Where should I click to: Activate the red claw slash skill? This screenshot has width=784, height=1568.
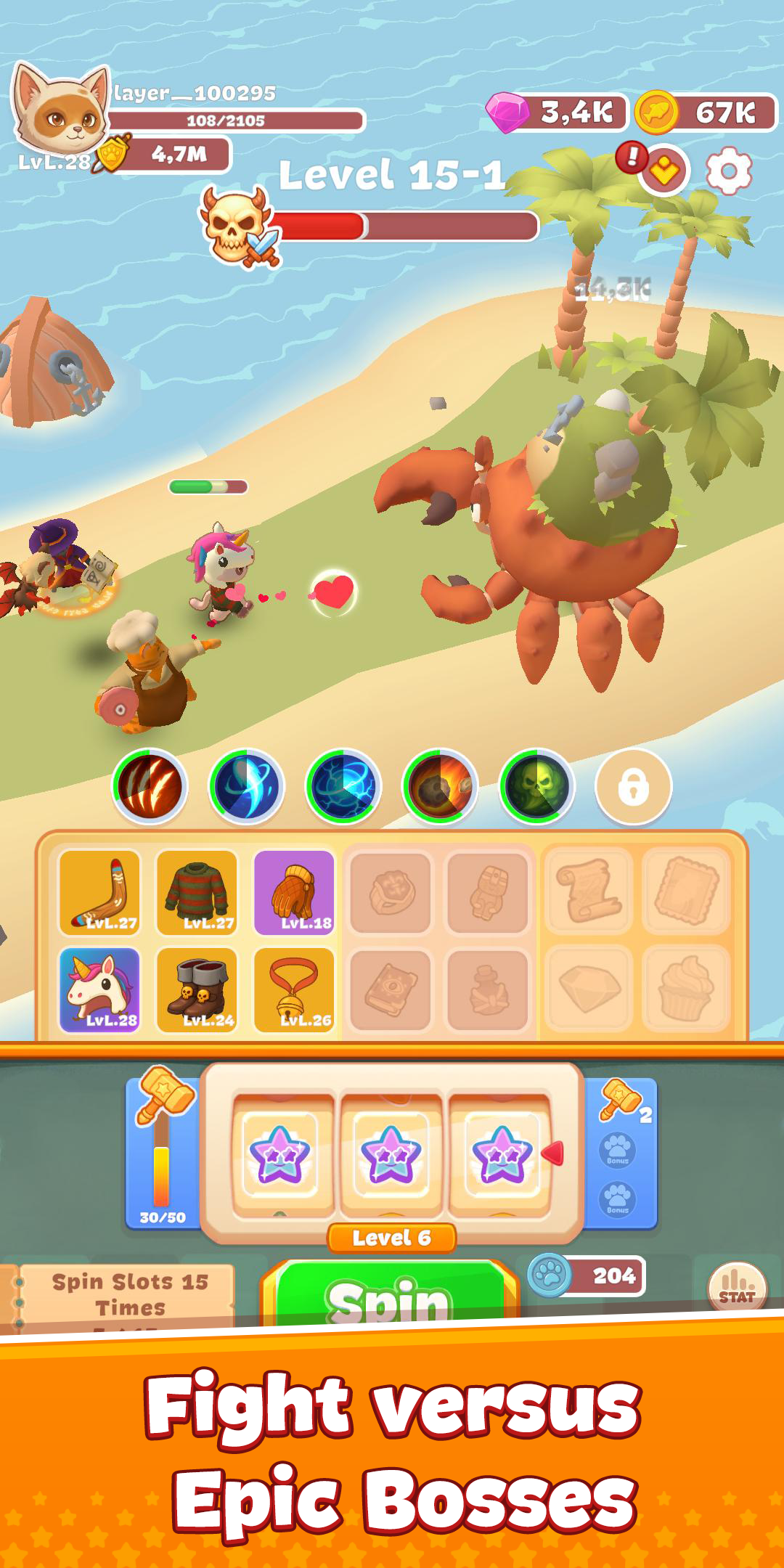pyautogui.click(x=150, y=786)
